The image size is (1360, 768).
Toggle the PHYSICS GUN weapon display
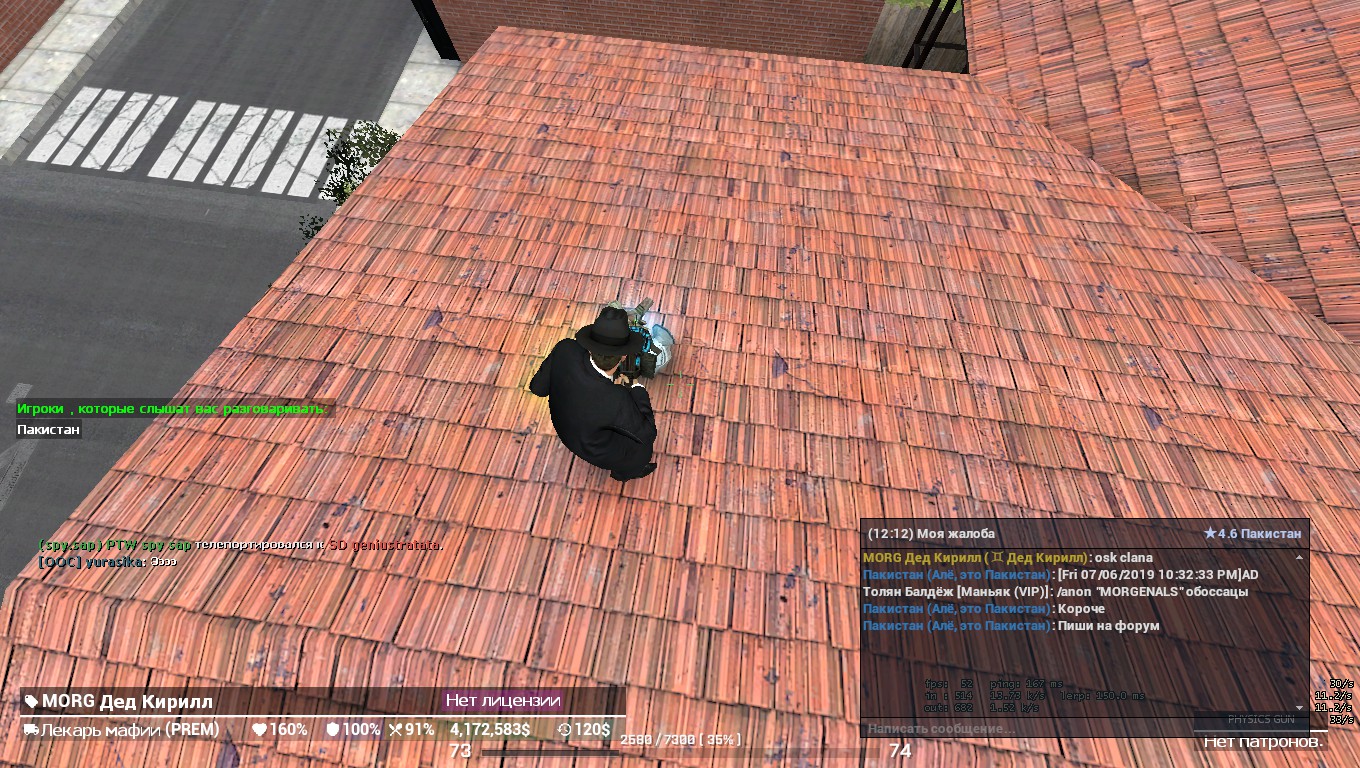coord(1261,720)
